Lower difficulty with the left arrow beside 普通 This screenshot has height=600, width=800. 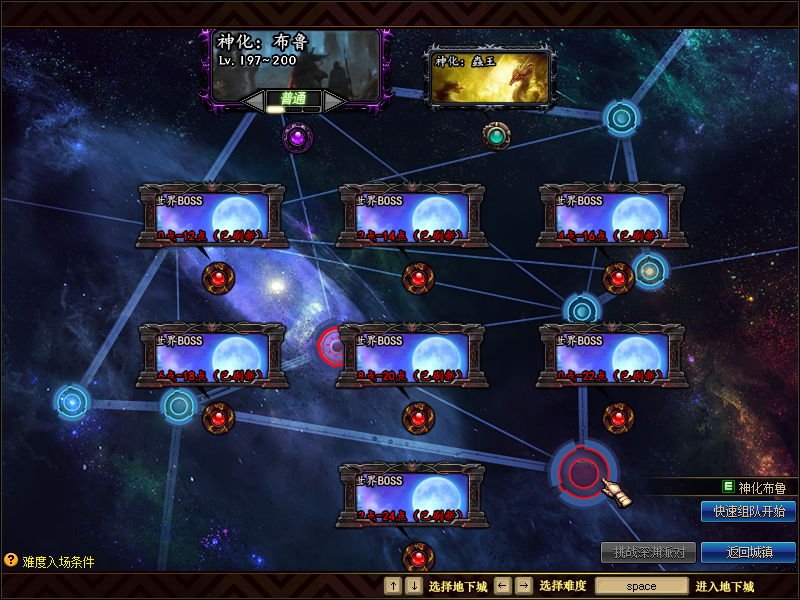254,100
